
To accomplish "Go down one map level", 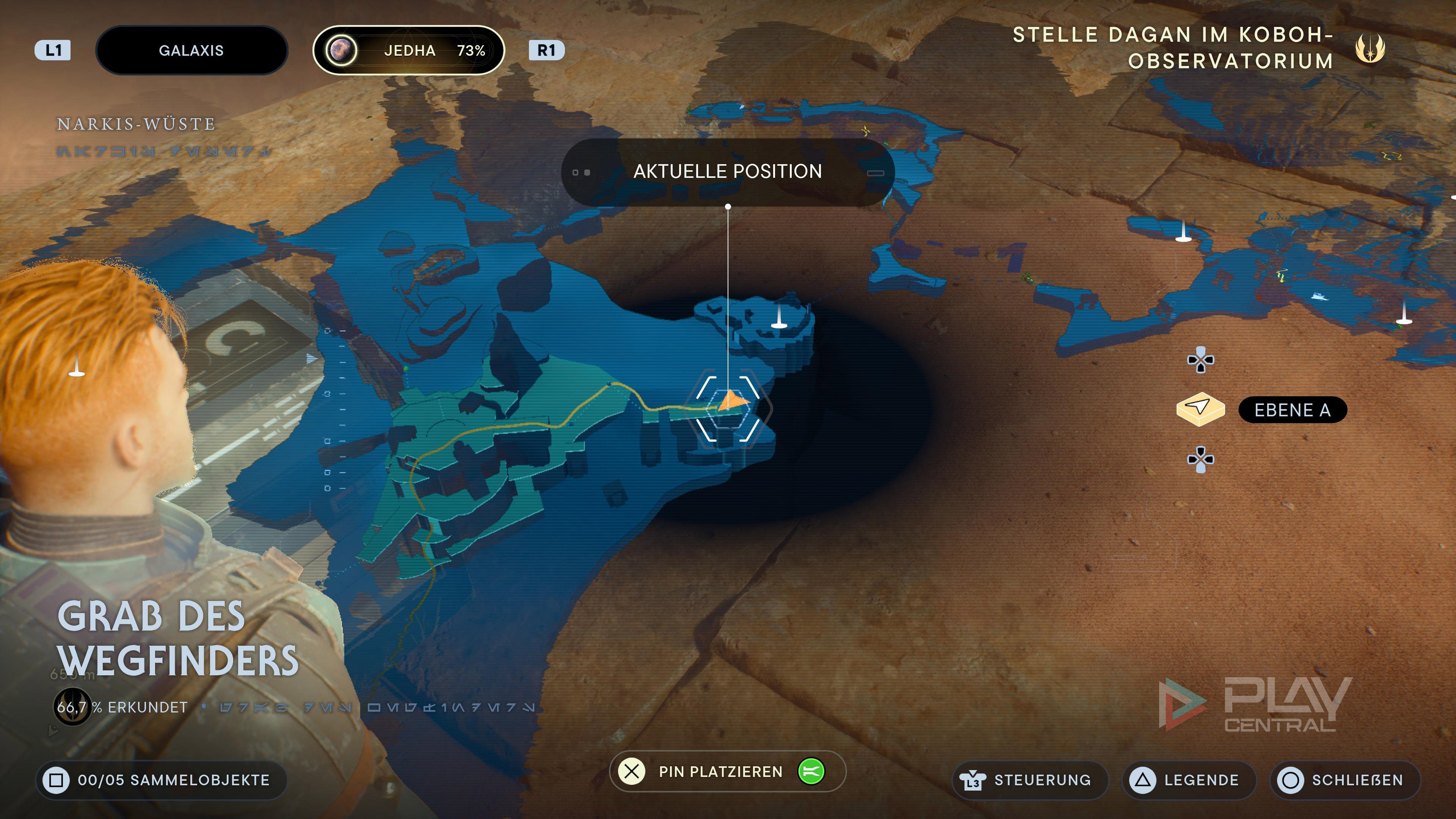I will [x=1200, y=459].
